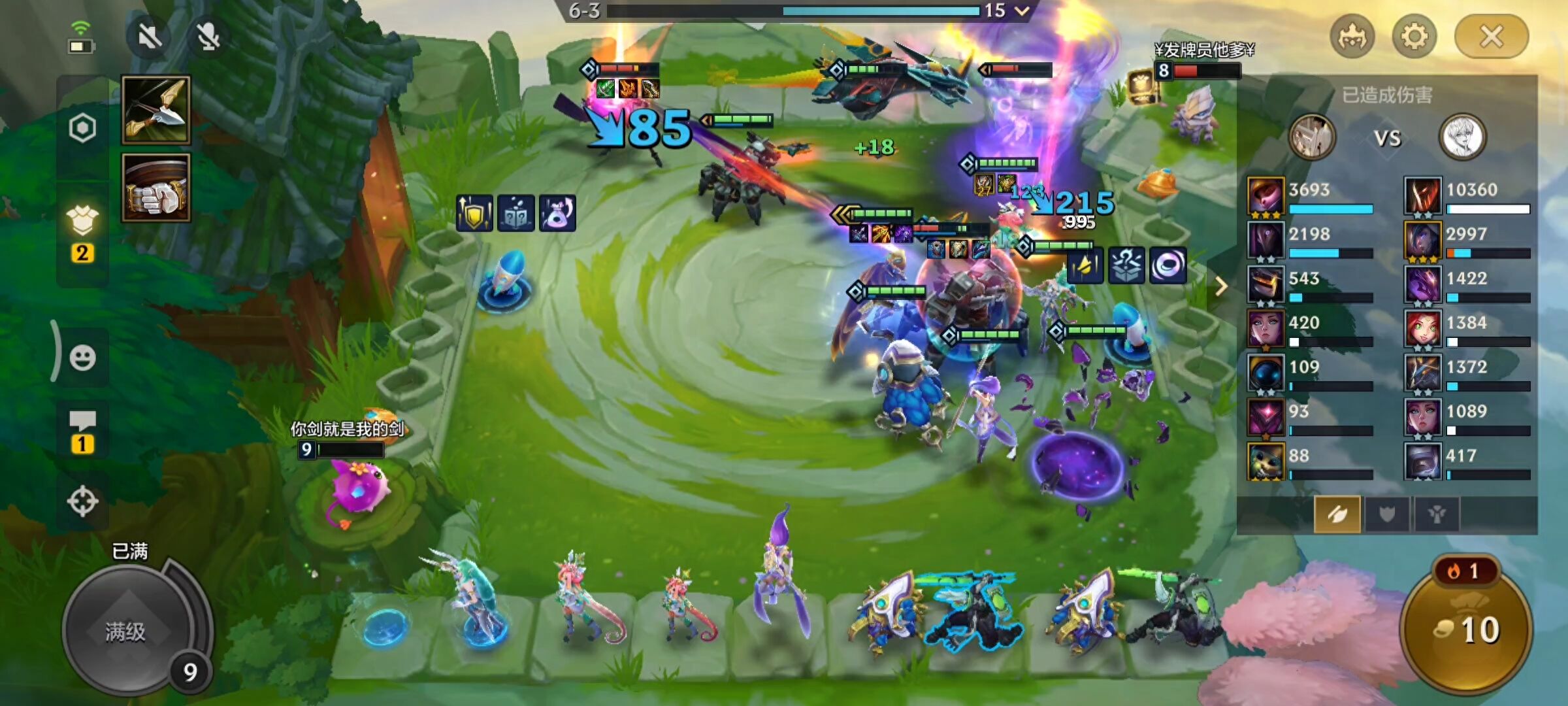Switch to the shield damage-taken tab
Screen dimensions: 1568x706
pos(1386,515)
